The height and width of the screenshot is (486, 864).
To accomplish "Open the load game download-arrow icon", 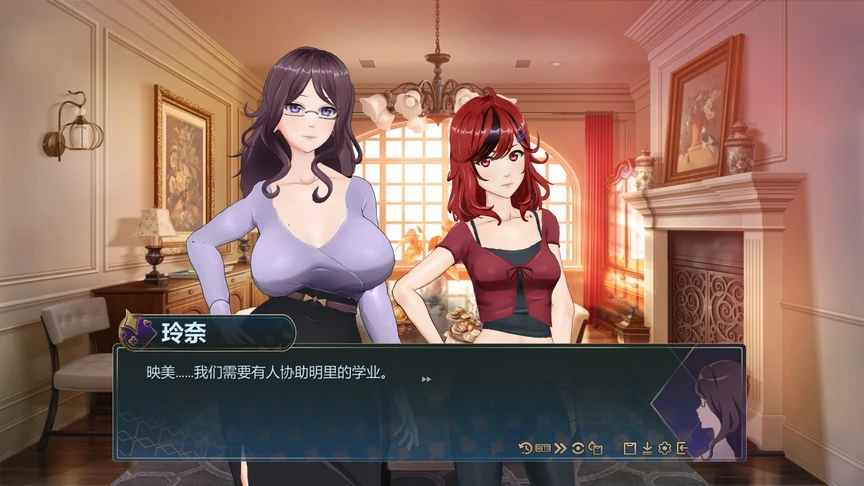I will pos(647,447).
